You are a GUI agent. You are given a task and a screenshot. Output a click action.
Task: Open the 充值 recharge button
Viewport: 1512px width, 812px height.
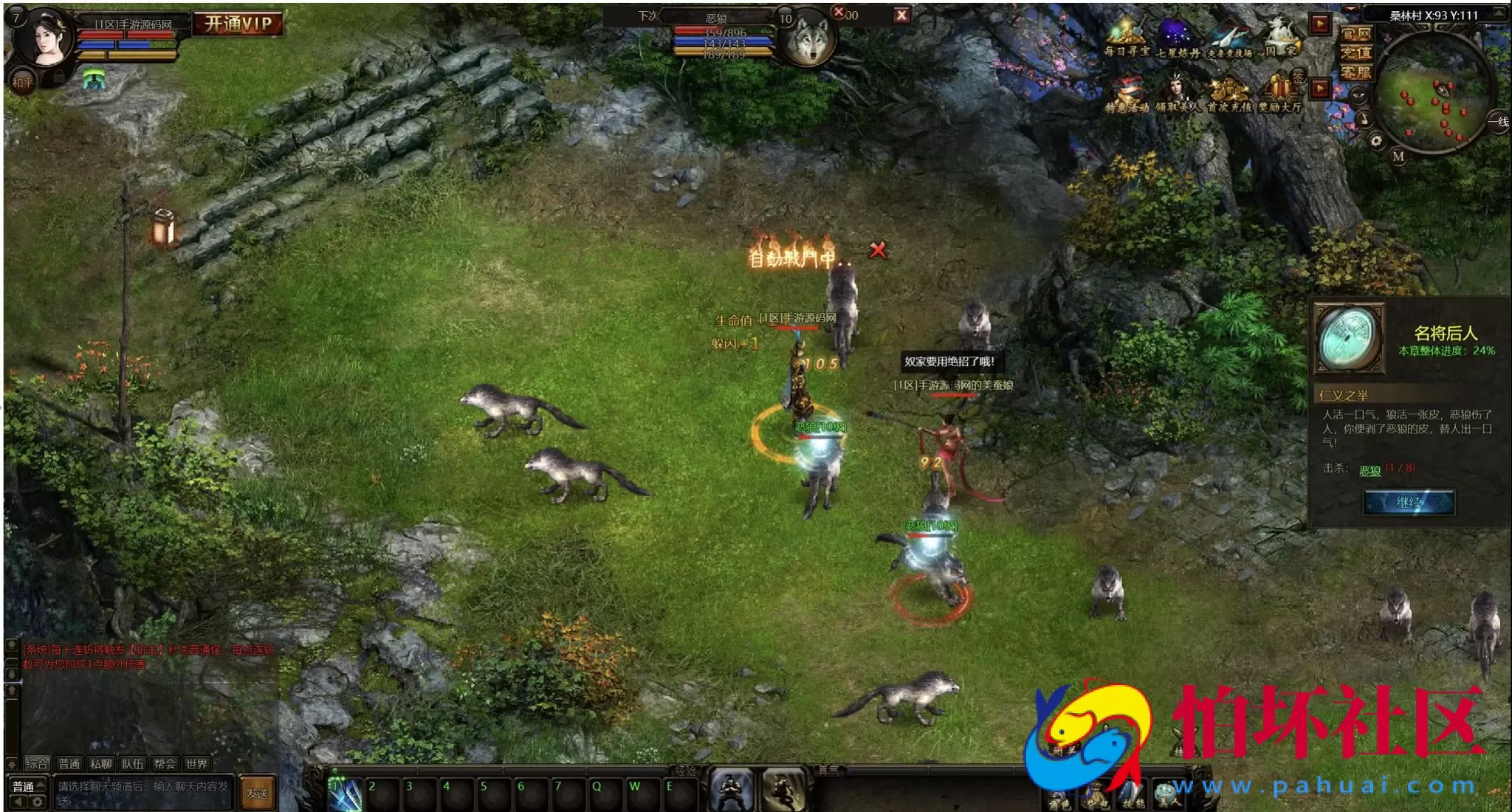pyautogui.click(x=1356, y=53)
